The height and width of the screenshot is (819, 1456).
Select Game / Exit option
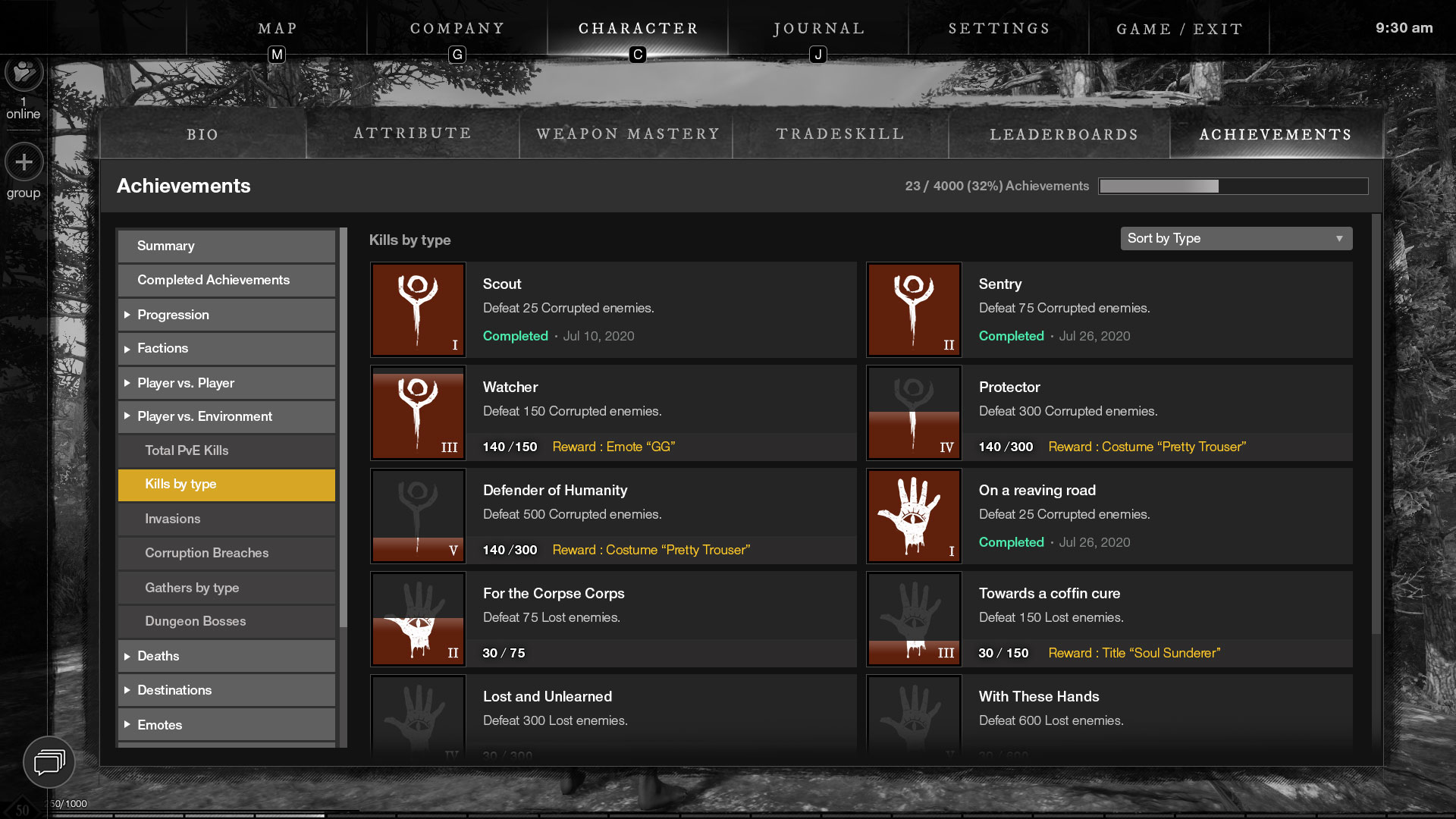[1179, 29]
